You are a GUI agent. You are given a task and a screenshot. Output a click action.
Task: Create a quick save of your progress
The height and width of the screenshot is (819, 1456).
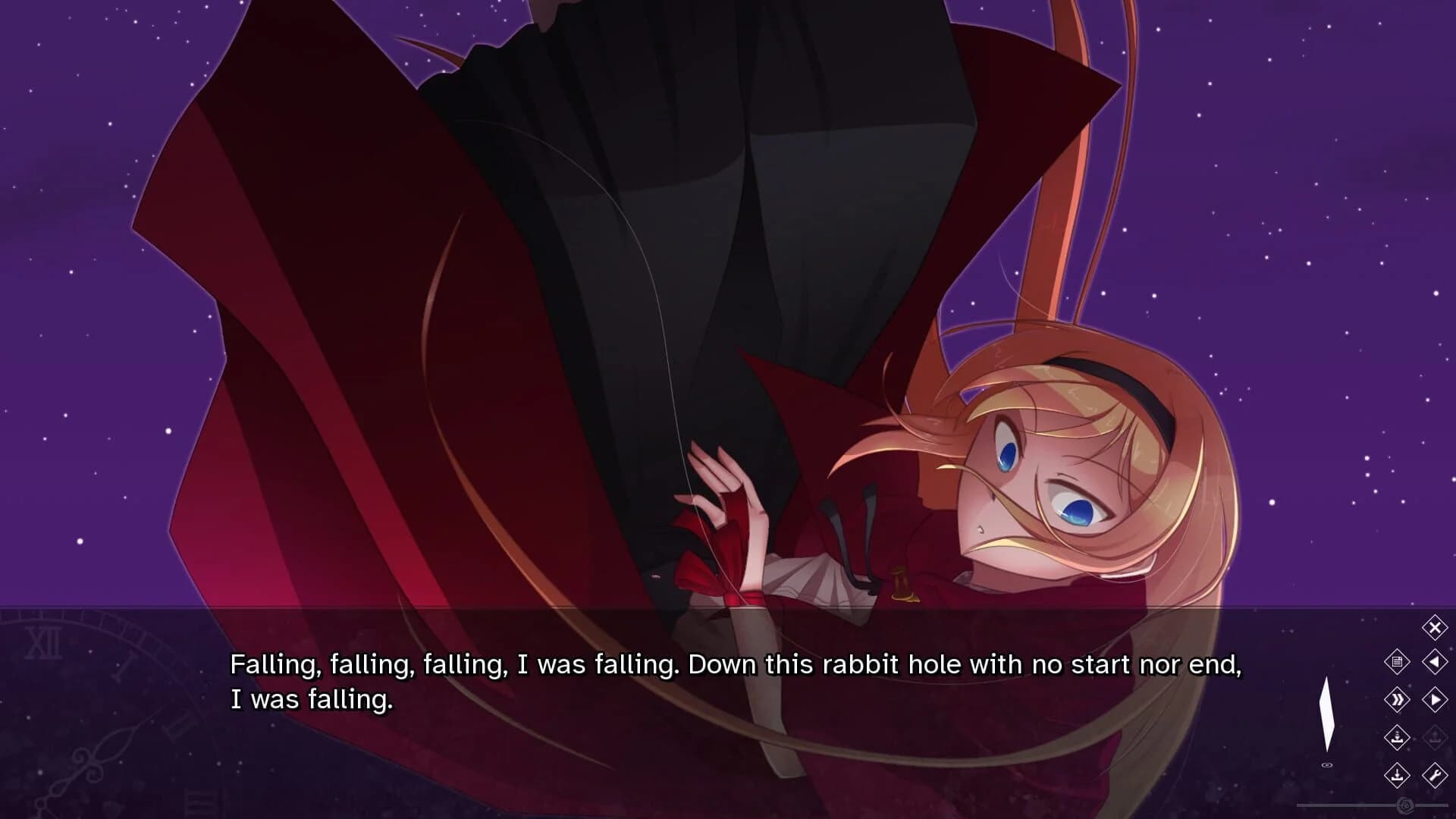point(1398,738)
